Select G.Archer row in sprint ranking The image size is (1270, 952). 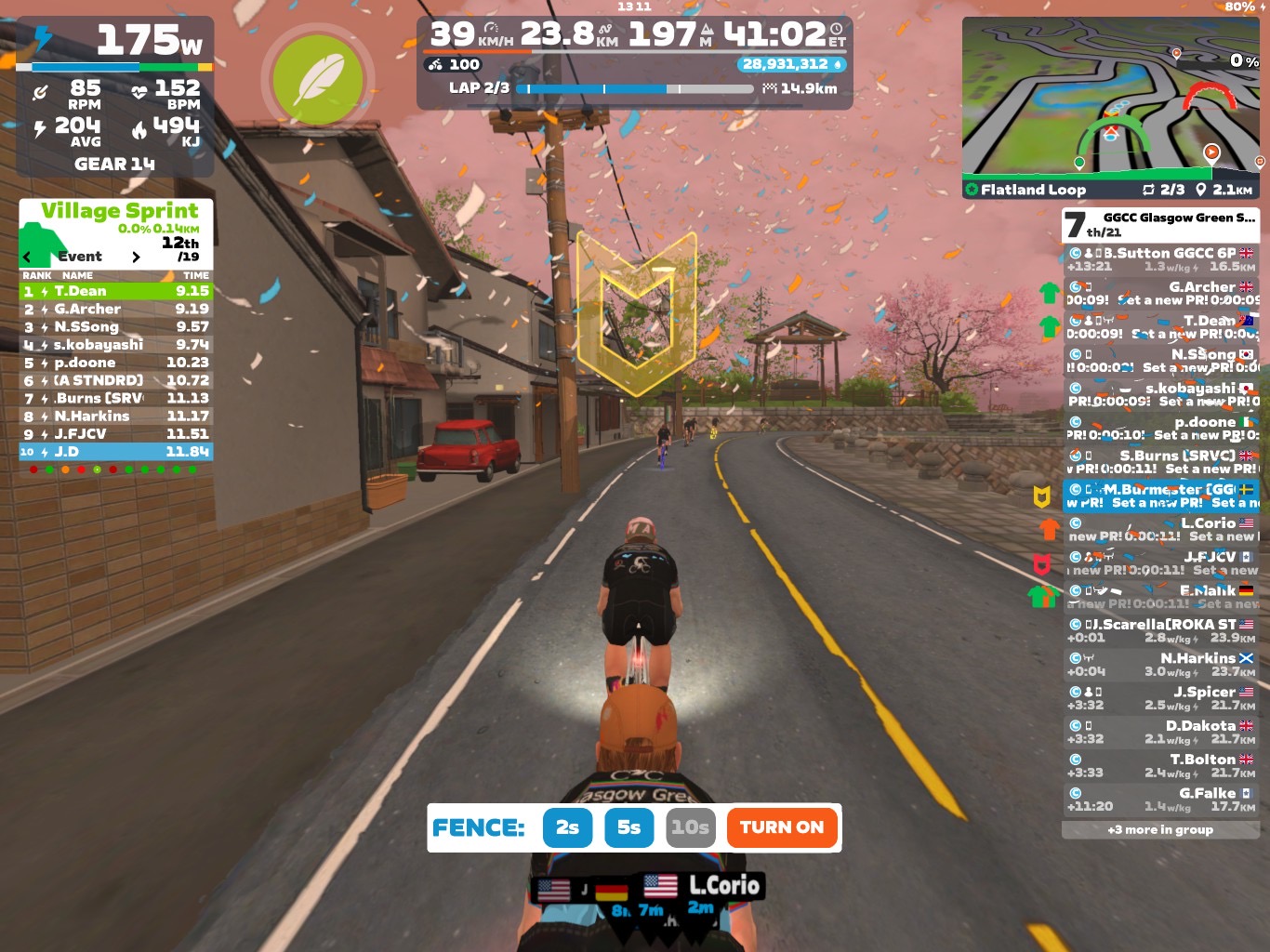116,309
